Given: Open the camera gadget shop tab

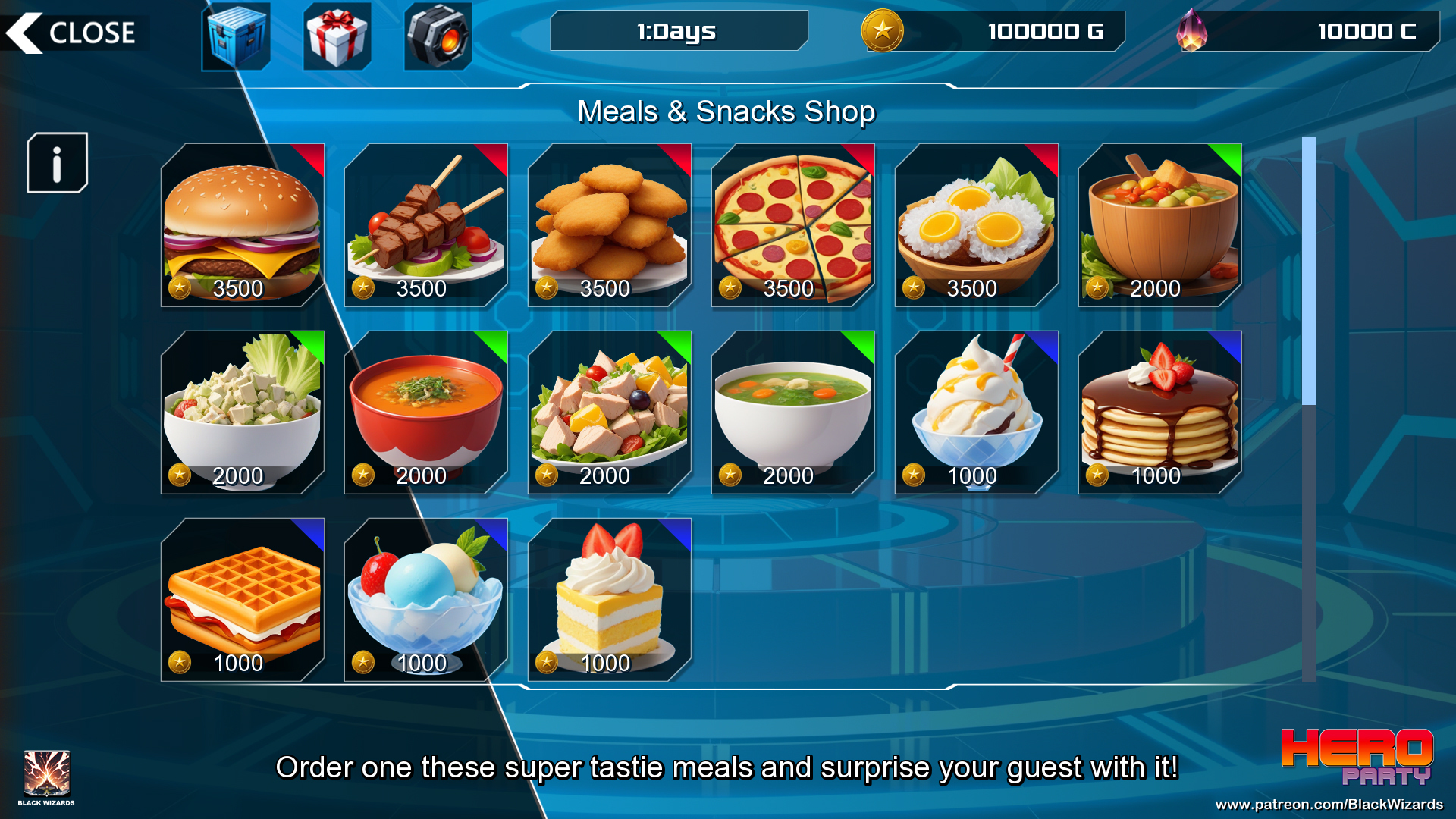Looking at the screenshot, I should 438,36.
